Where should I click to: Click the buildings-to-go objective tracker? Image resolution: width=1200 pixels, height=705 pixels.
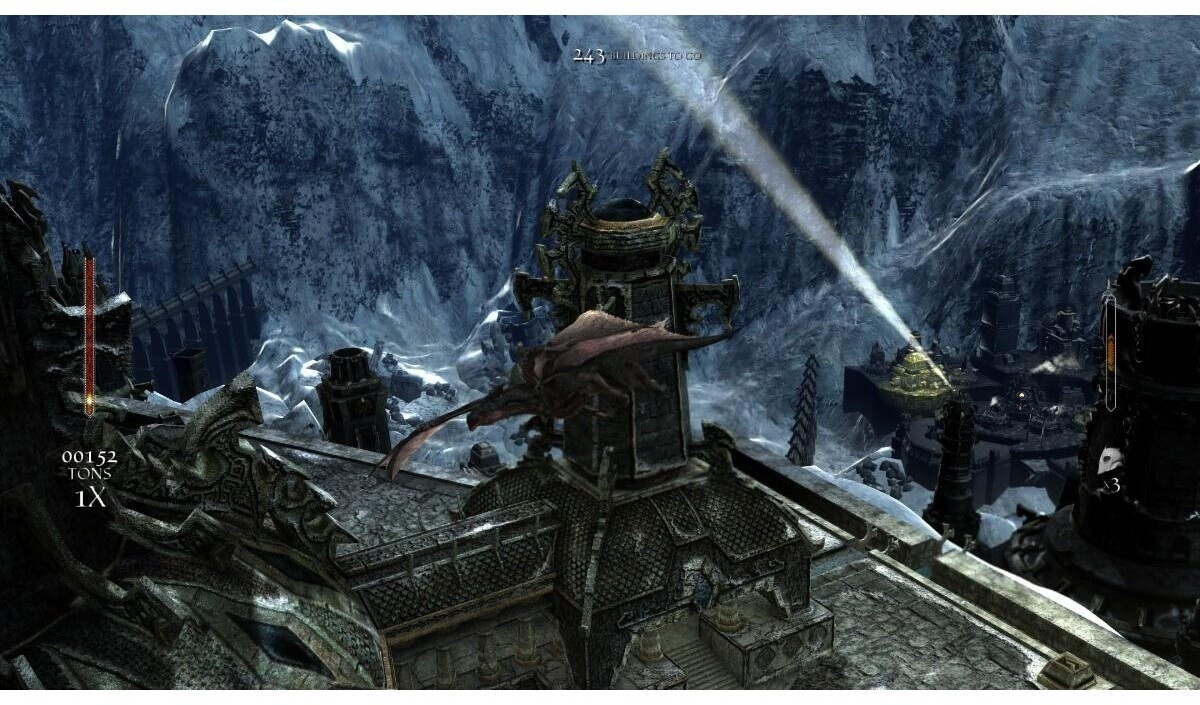[x=637, y=56]
